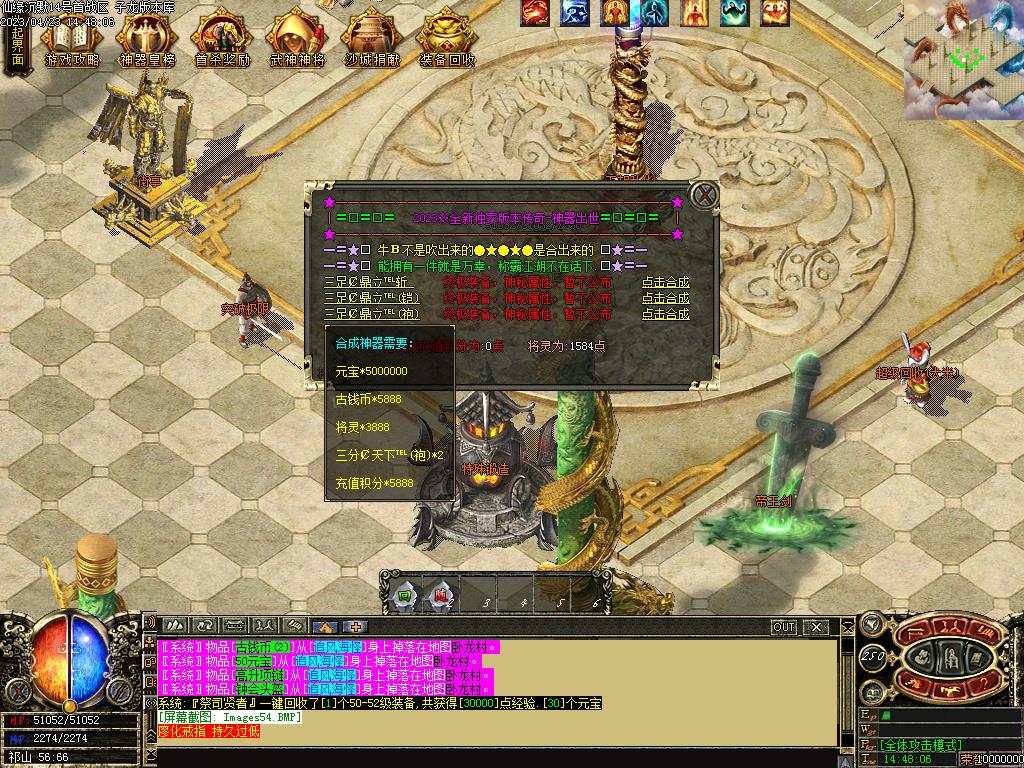Use the green item in hotbar slot one
The height and width of the screenshot is (768, 1024).
[405, 595]
